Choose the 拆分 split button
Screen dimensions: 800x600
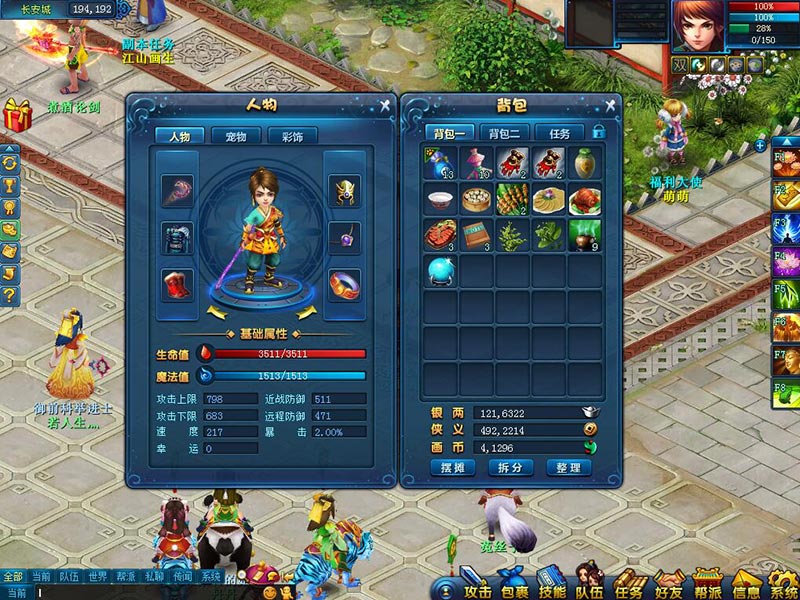pos(511,467)
